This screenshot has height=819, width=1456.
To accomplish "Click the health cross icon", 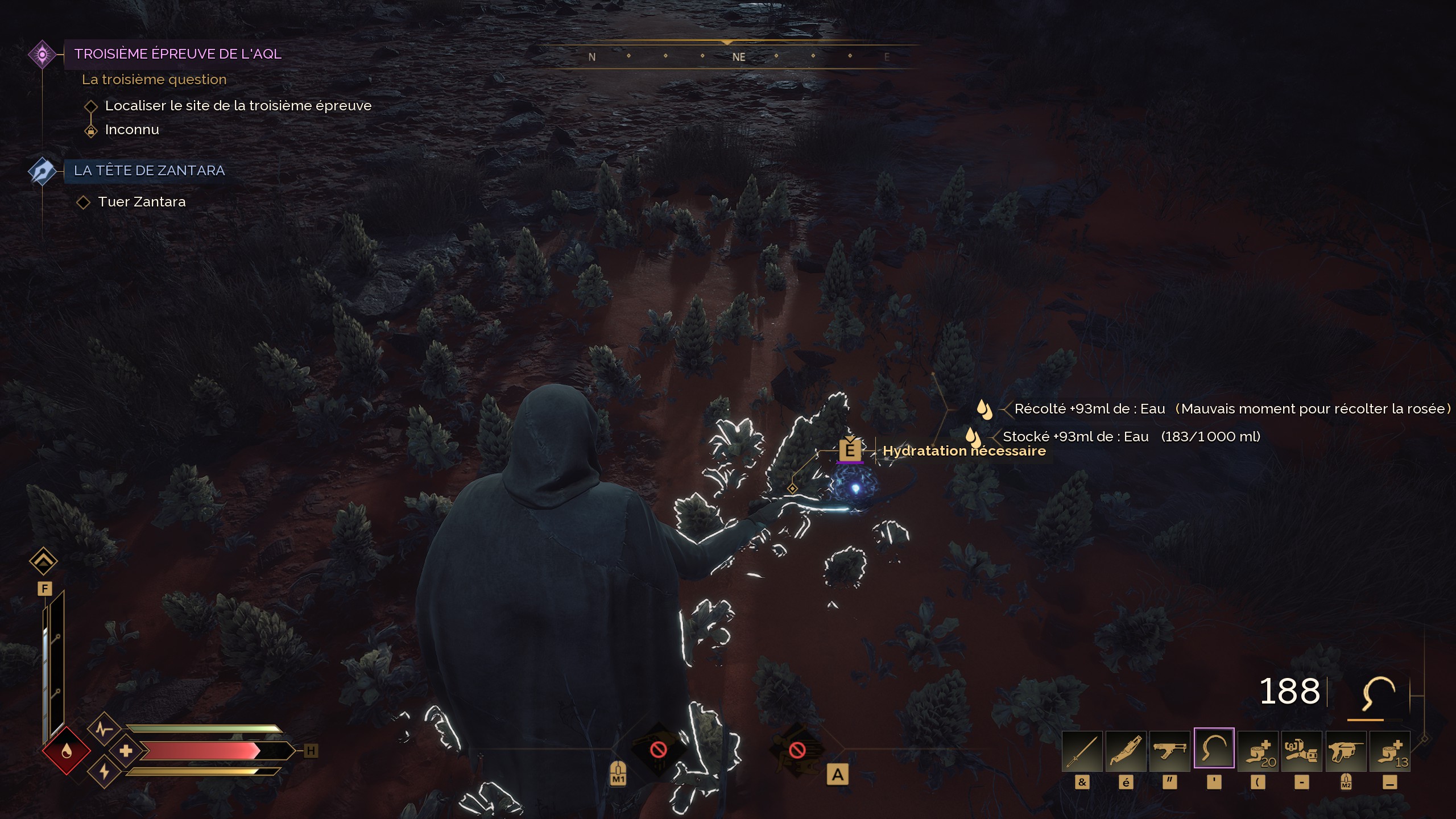I will click(126, 751).
